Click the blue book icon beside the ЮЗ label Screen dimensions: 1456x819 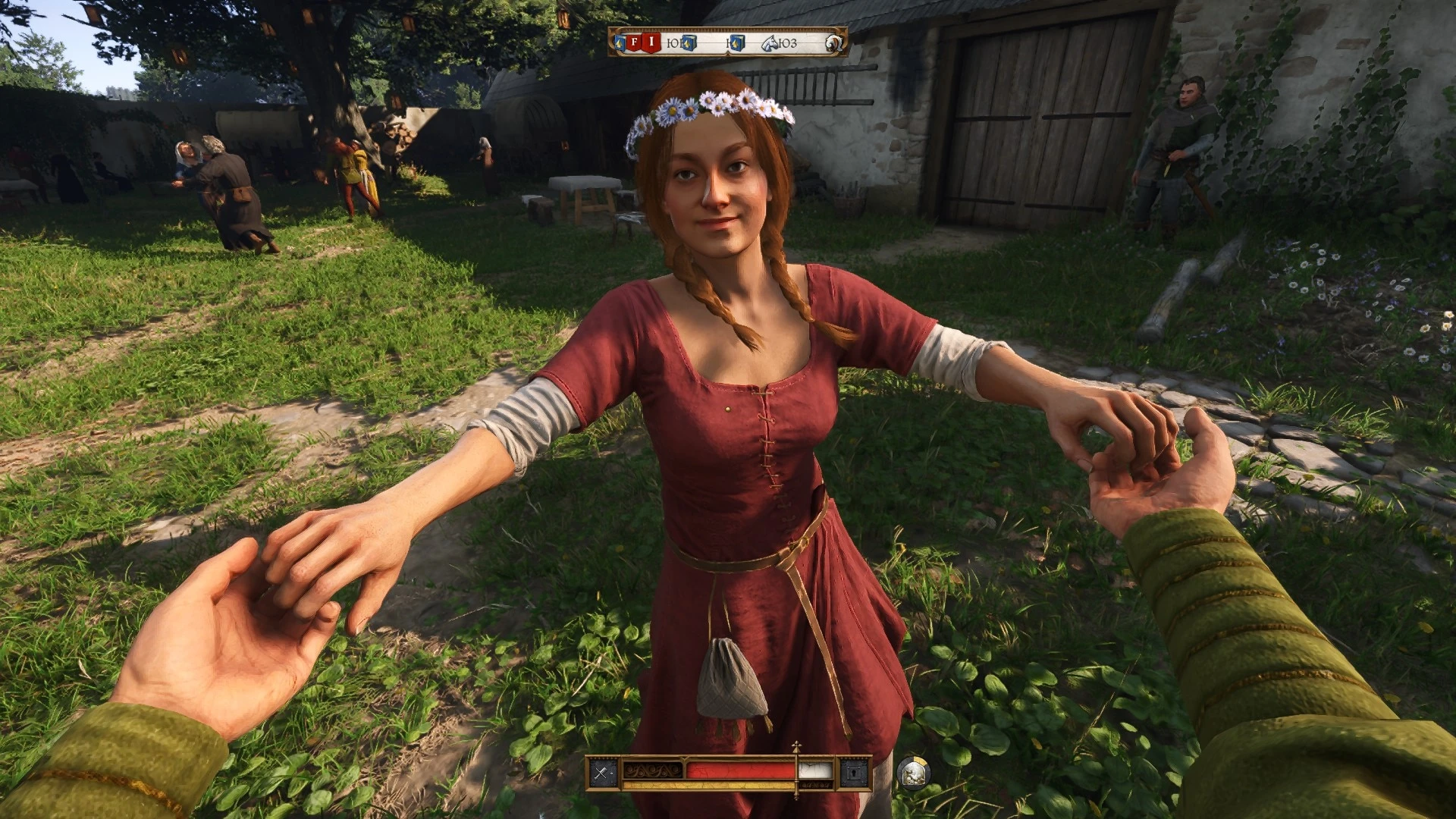(x=737, y=43)
